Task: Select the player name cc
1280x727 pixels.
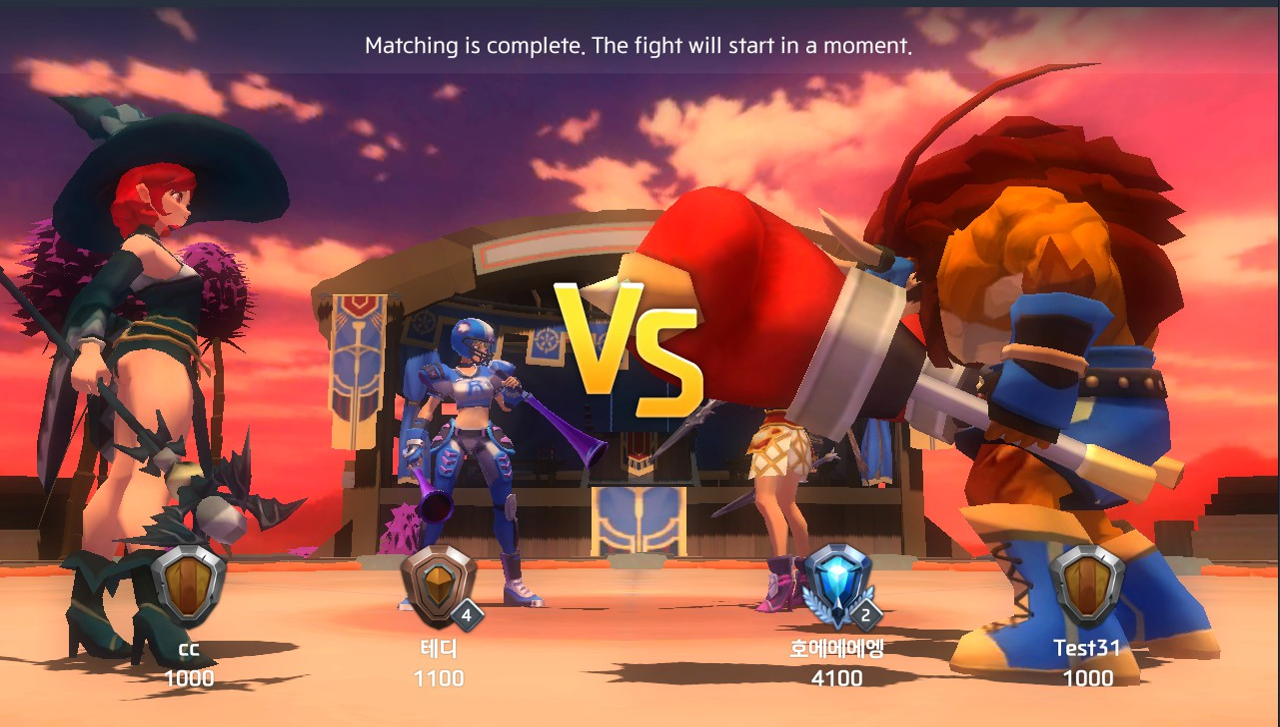Action: point(190,648)
